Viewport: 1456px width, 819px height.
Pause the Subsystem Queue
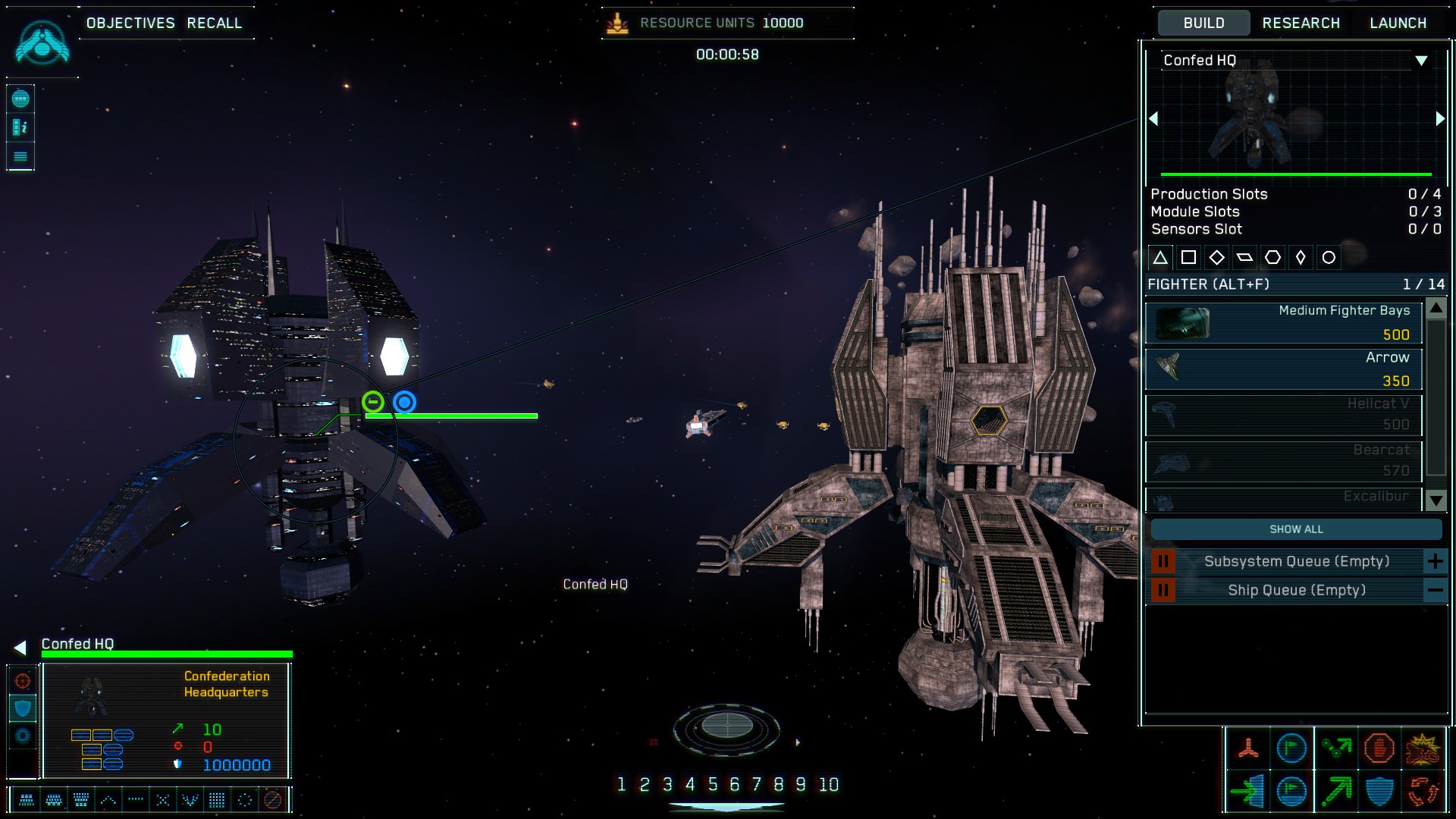tap(1163, 562)
